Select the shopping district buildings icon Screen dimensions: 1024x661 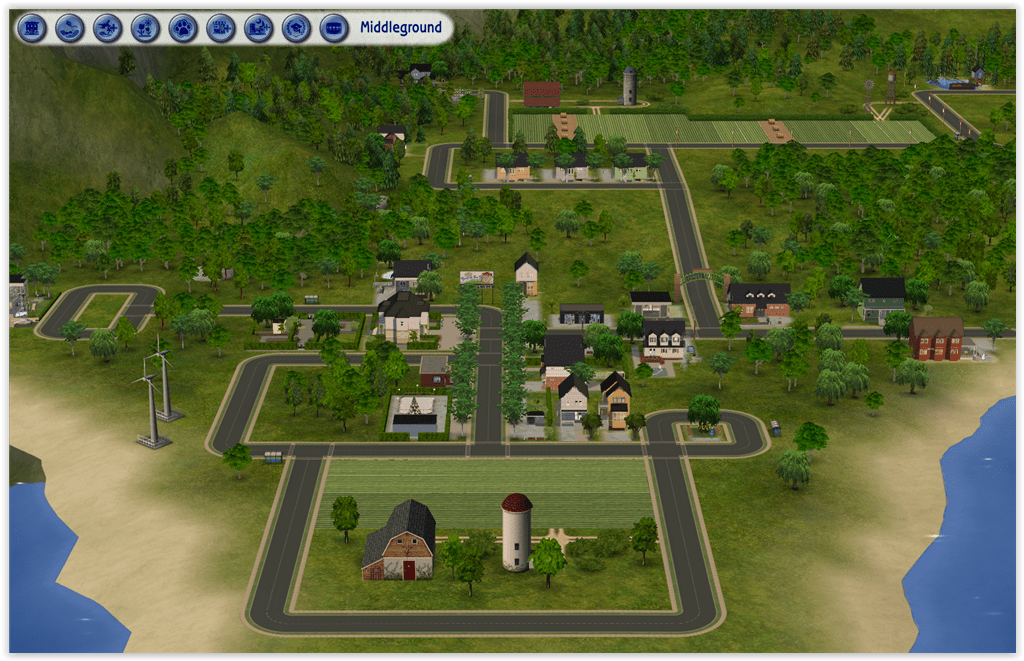tap(221, 28)
